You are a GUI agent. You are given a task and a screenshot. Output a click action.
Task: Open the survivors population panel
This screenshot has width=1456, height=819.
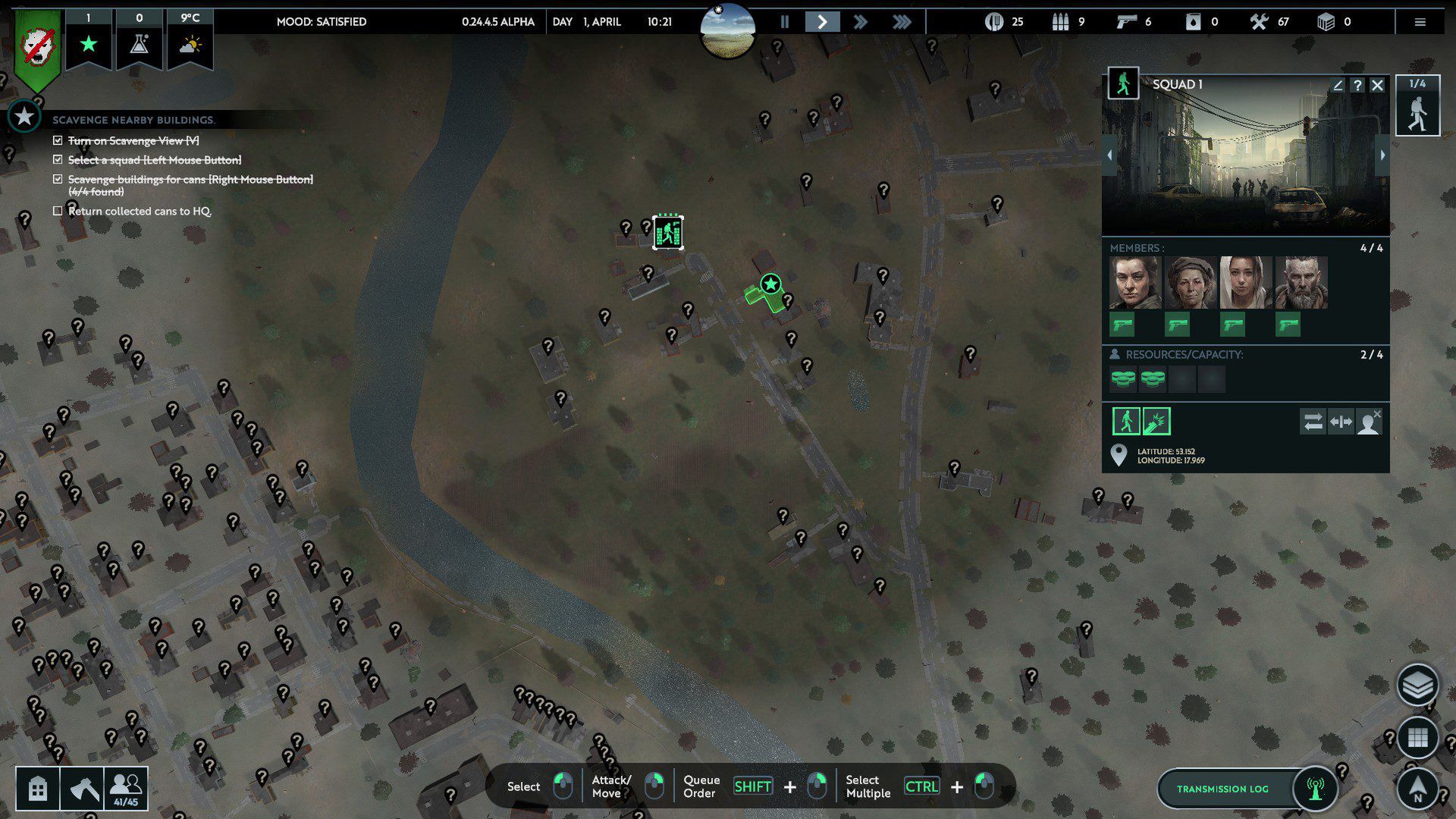[126, 789]
